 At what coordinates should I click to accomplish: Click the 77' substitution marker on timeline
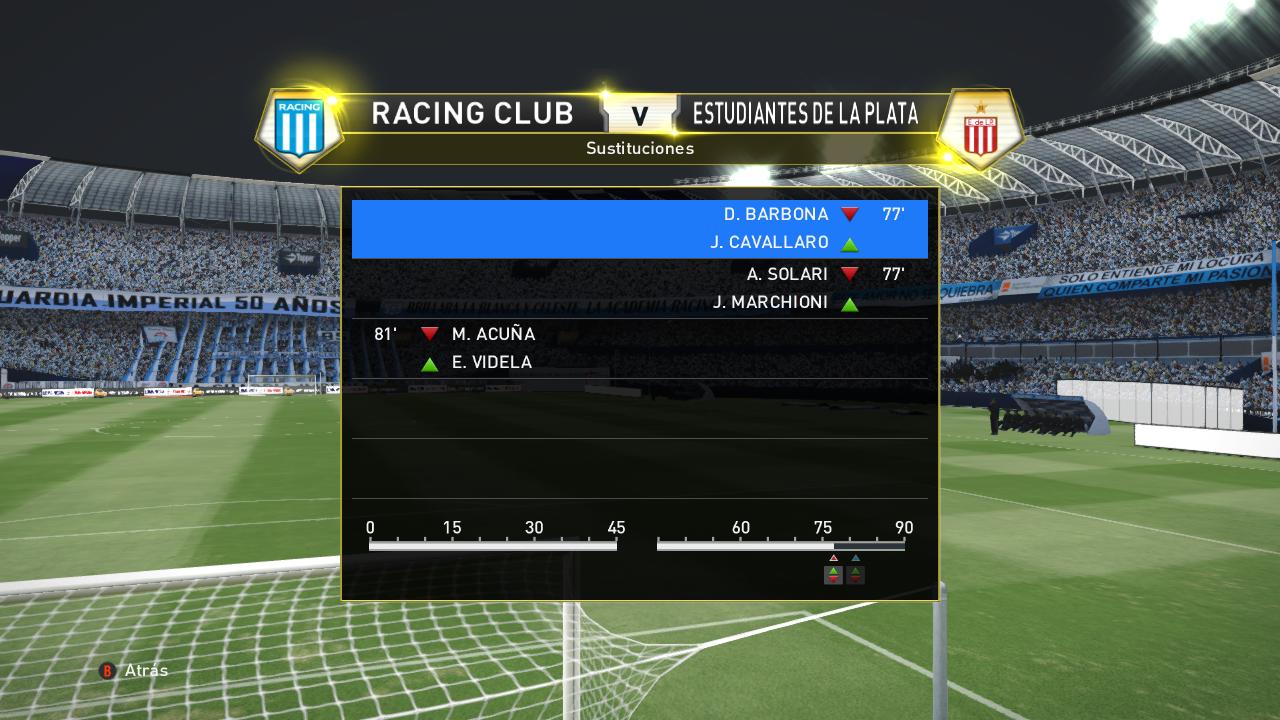pos(833,573)
